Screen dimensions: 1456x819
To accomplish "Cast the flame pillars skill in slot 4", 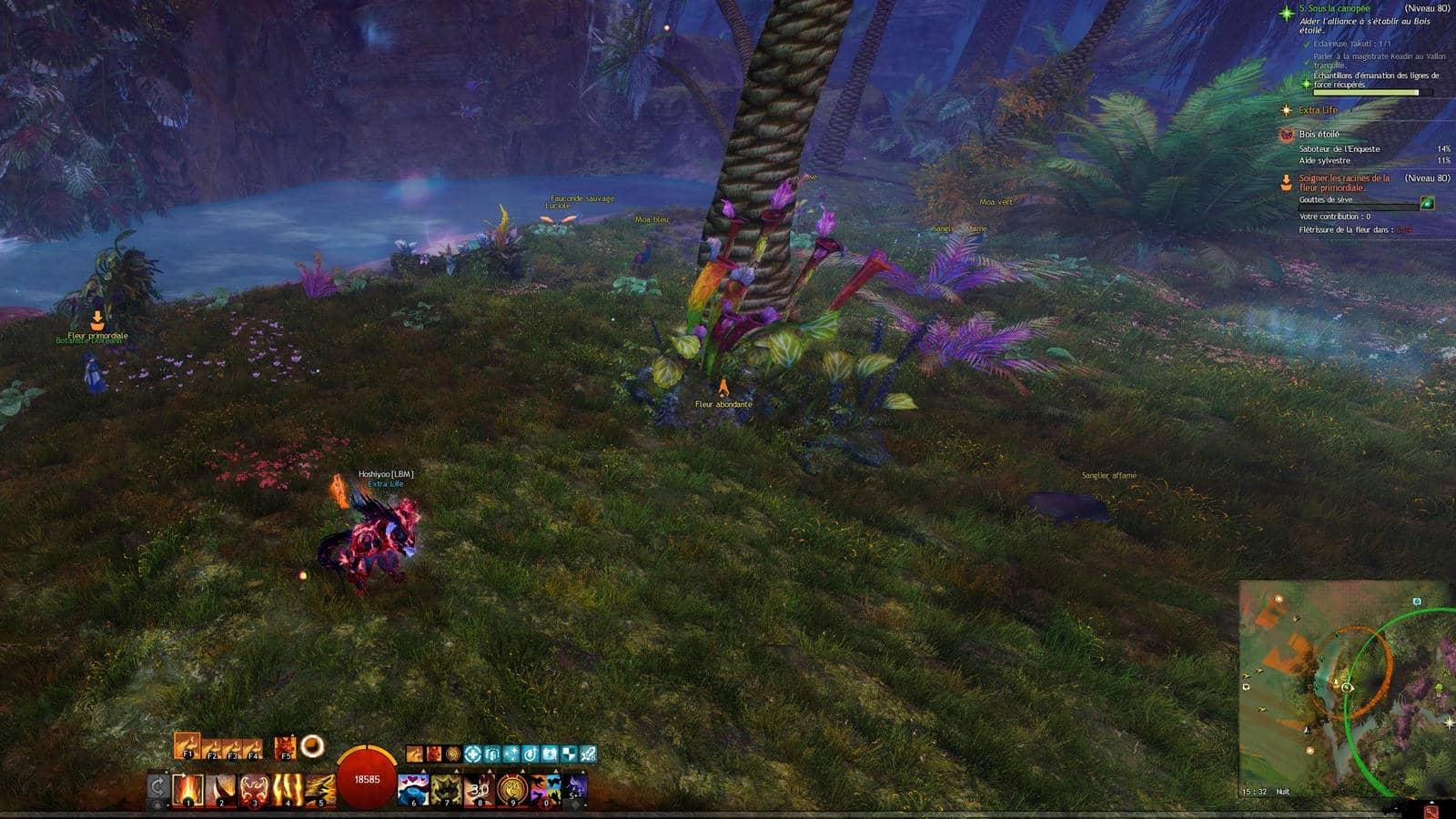I will click(x=288, y=788).
